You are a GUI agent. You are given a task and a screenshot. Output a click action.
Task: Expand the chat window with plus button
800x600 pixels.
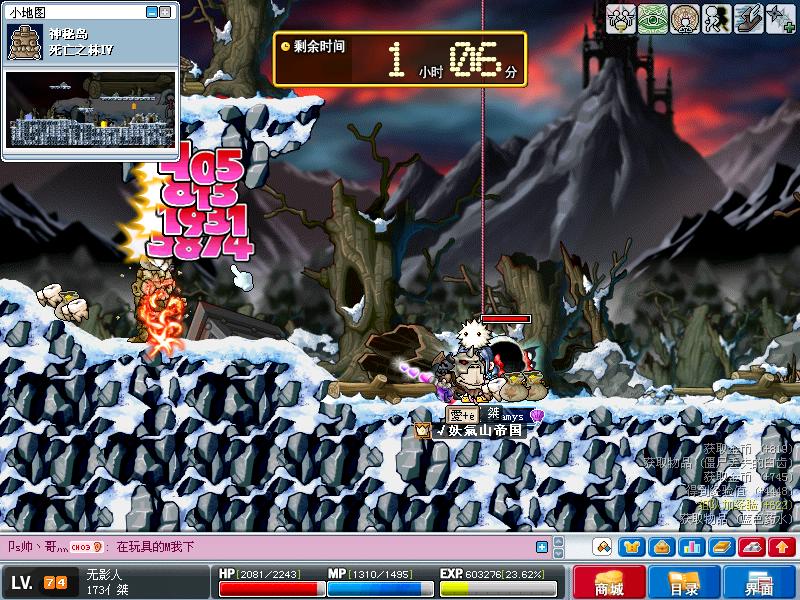point(542,547)
